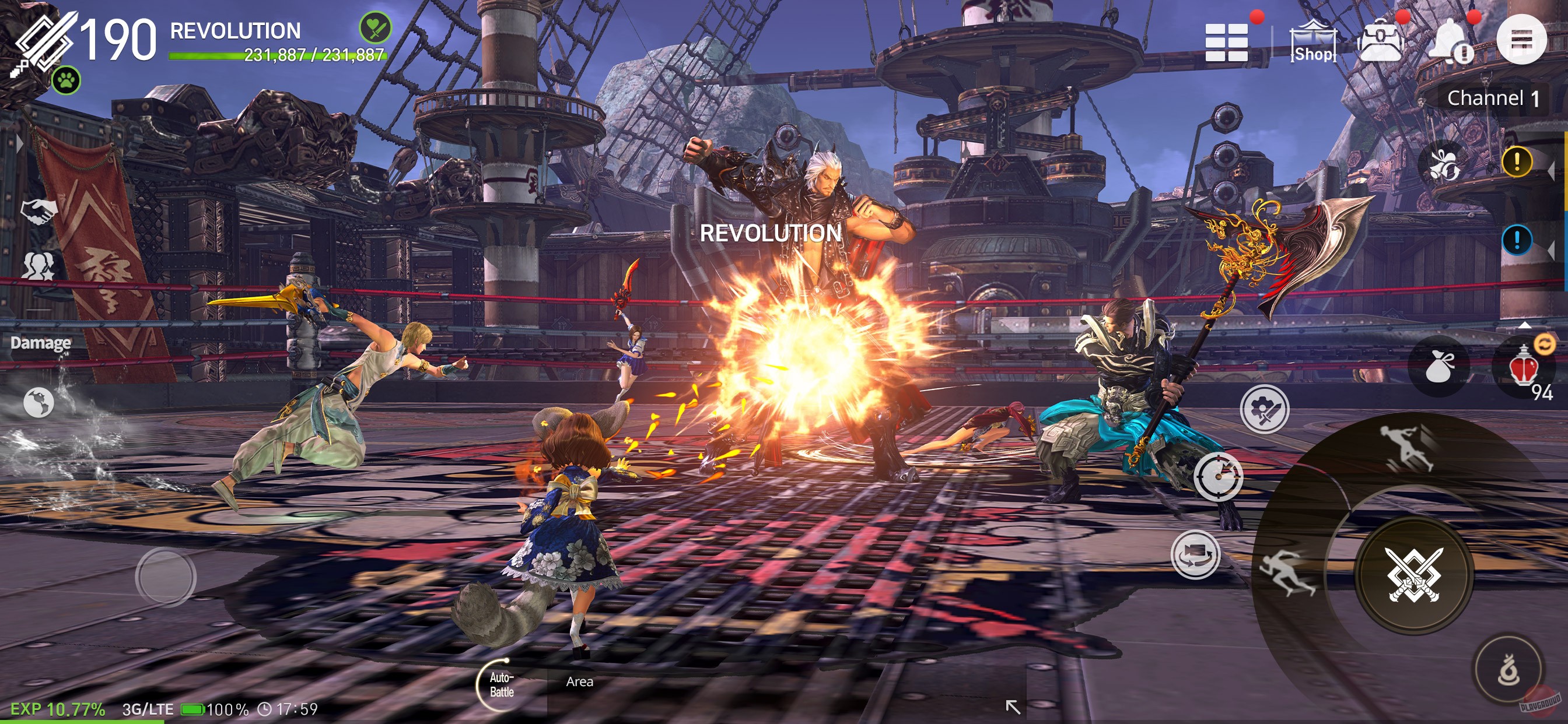
Task: Switch to the Area chat tab
Action: 579,682
